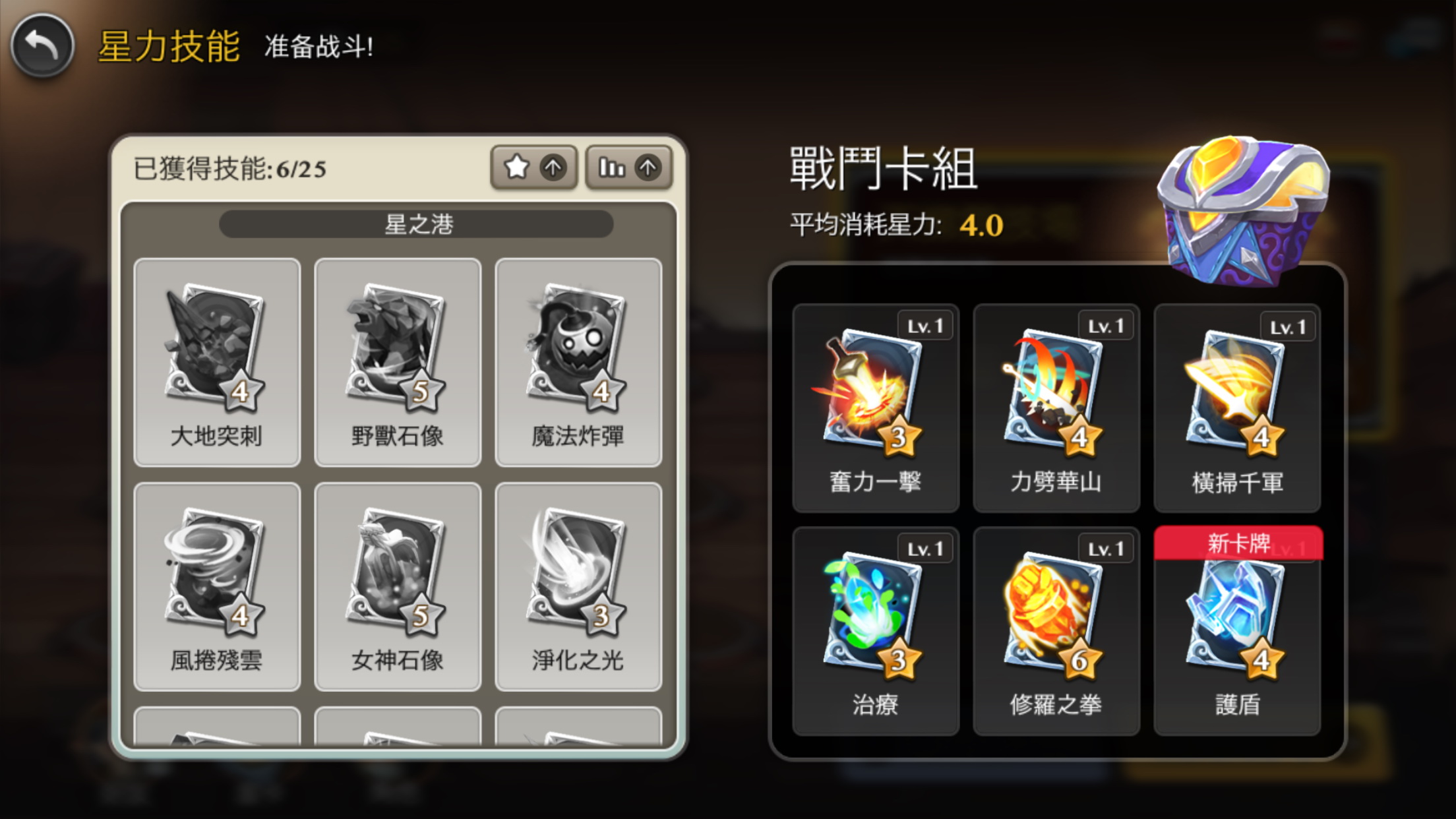Select the 風捲殘雲 skill card
Viewport: 1456px width, 819px height.
point(216,587)
